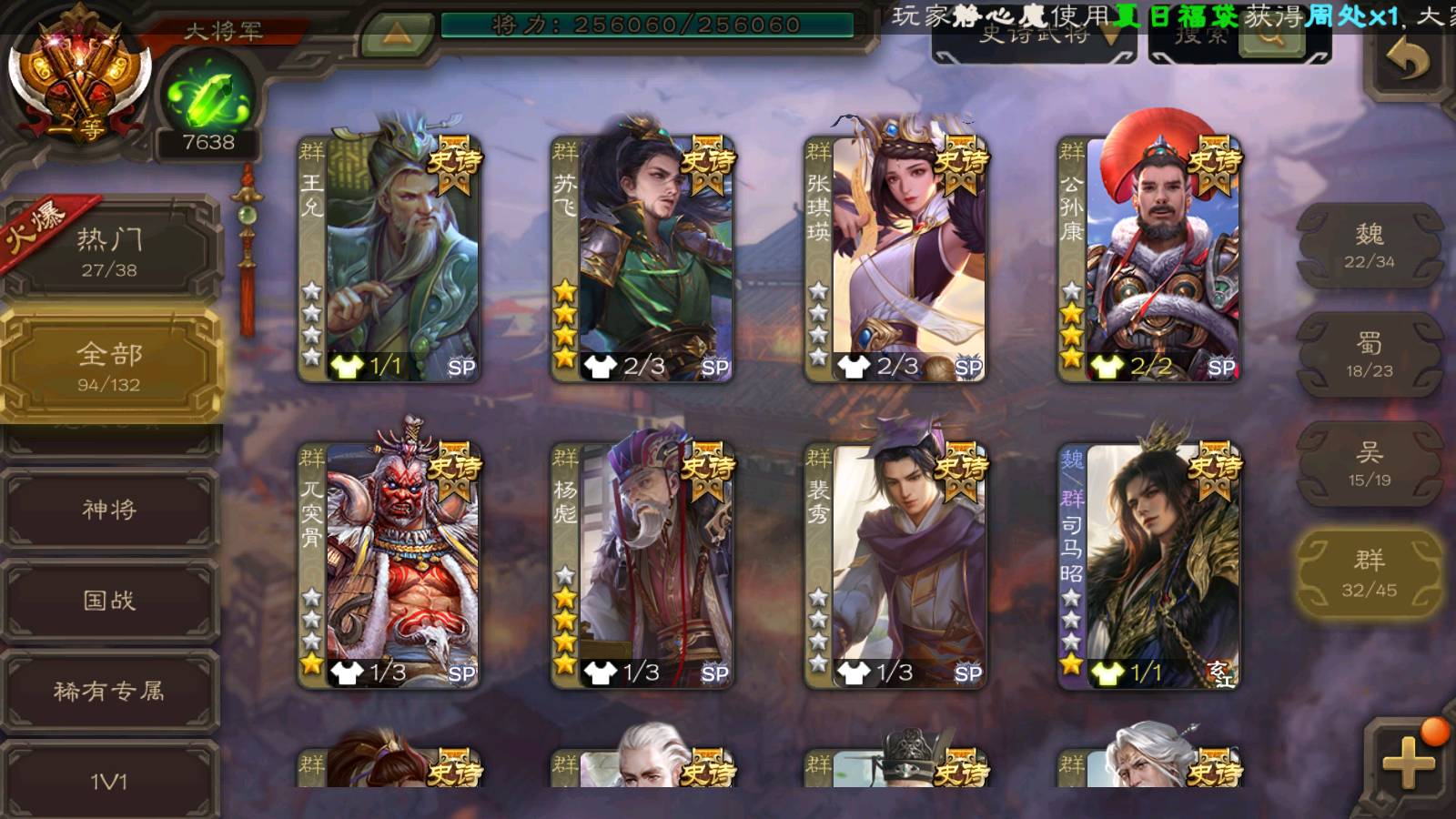Open the 司马昭 hero card

pos(1150,564)
